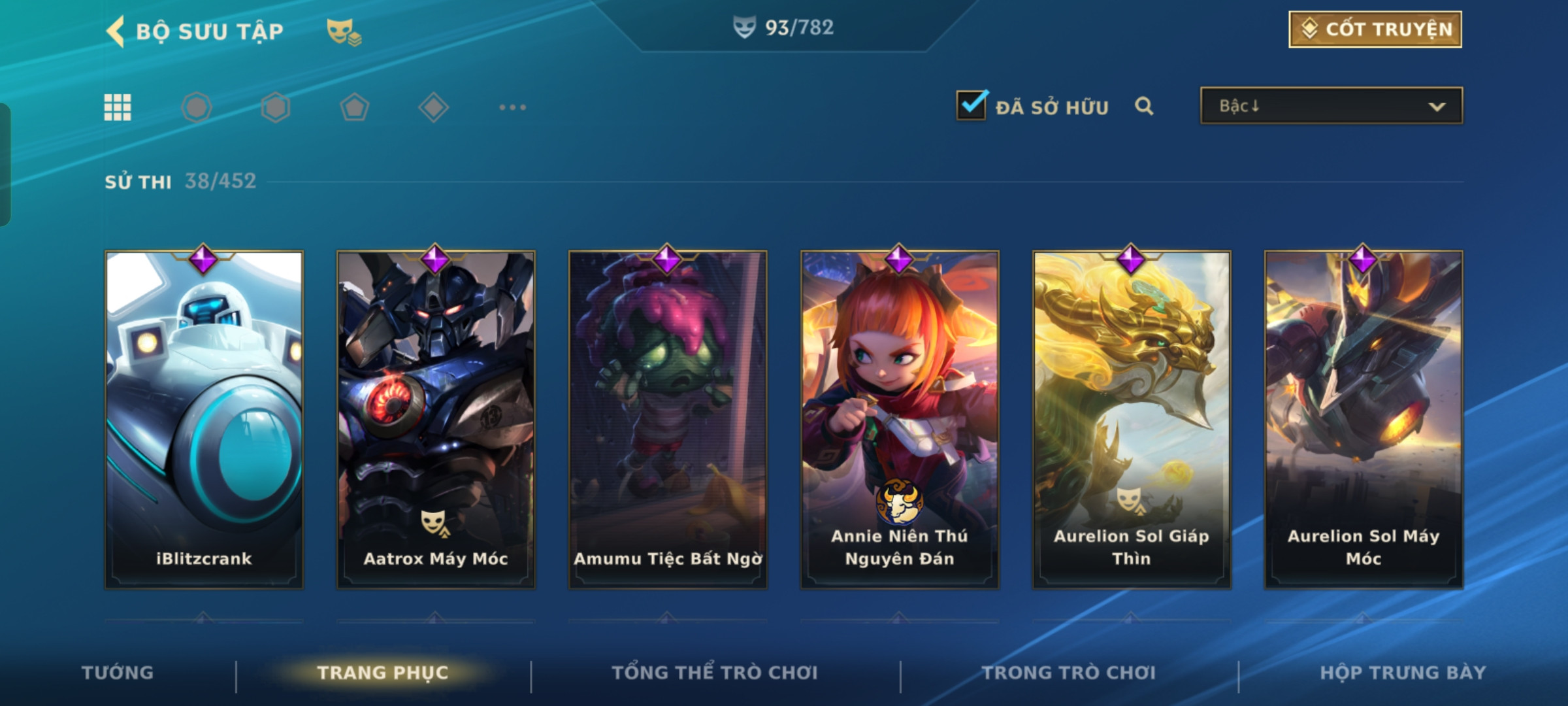Choose the Aatrox Máy Móc skin
Screen dimensions: 1568x706
pyautogui.click(x=436, y=420)
